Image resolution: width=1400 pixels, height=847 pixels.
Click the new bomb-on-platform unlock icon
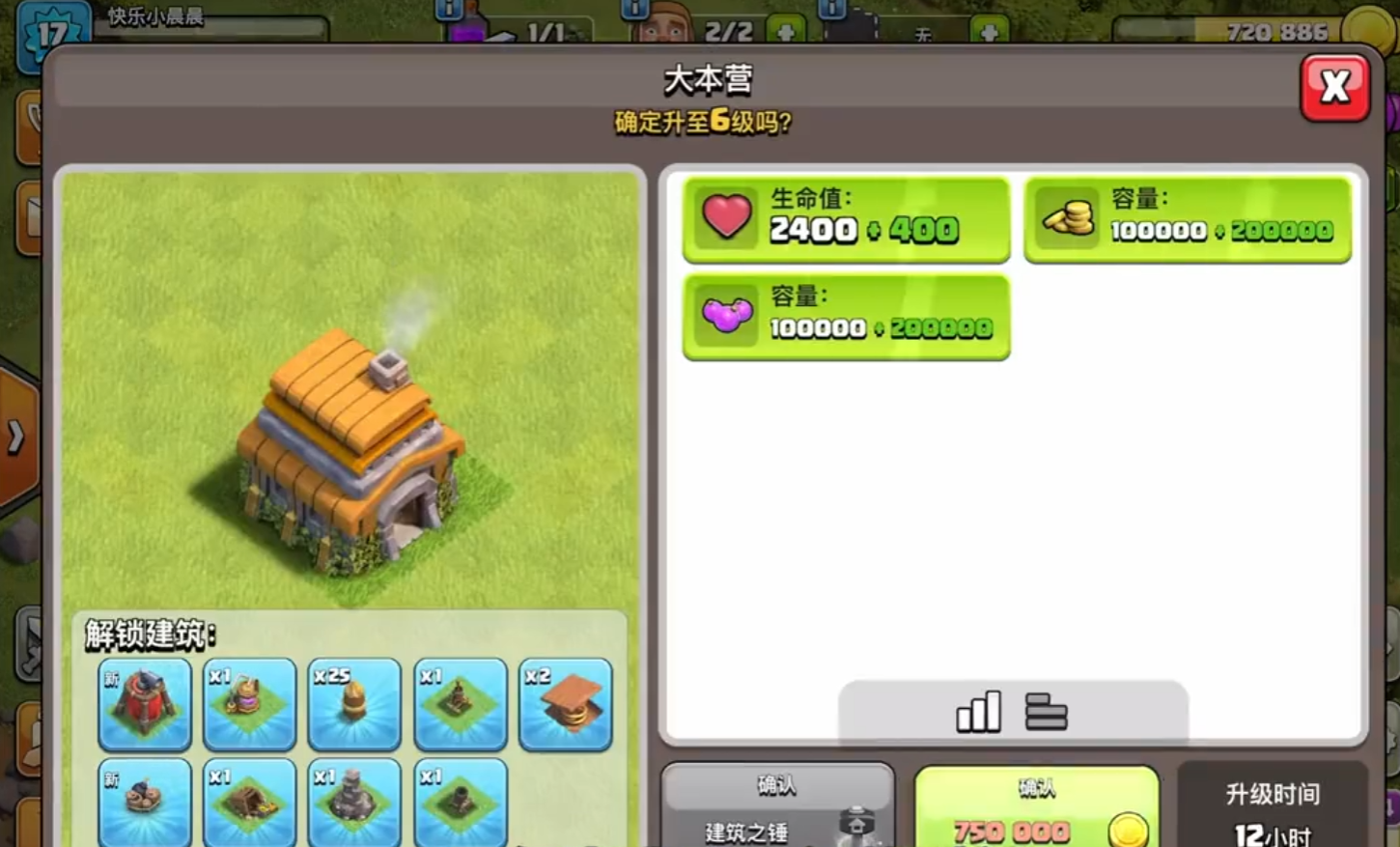[x=145, y=802]
